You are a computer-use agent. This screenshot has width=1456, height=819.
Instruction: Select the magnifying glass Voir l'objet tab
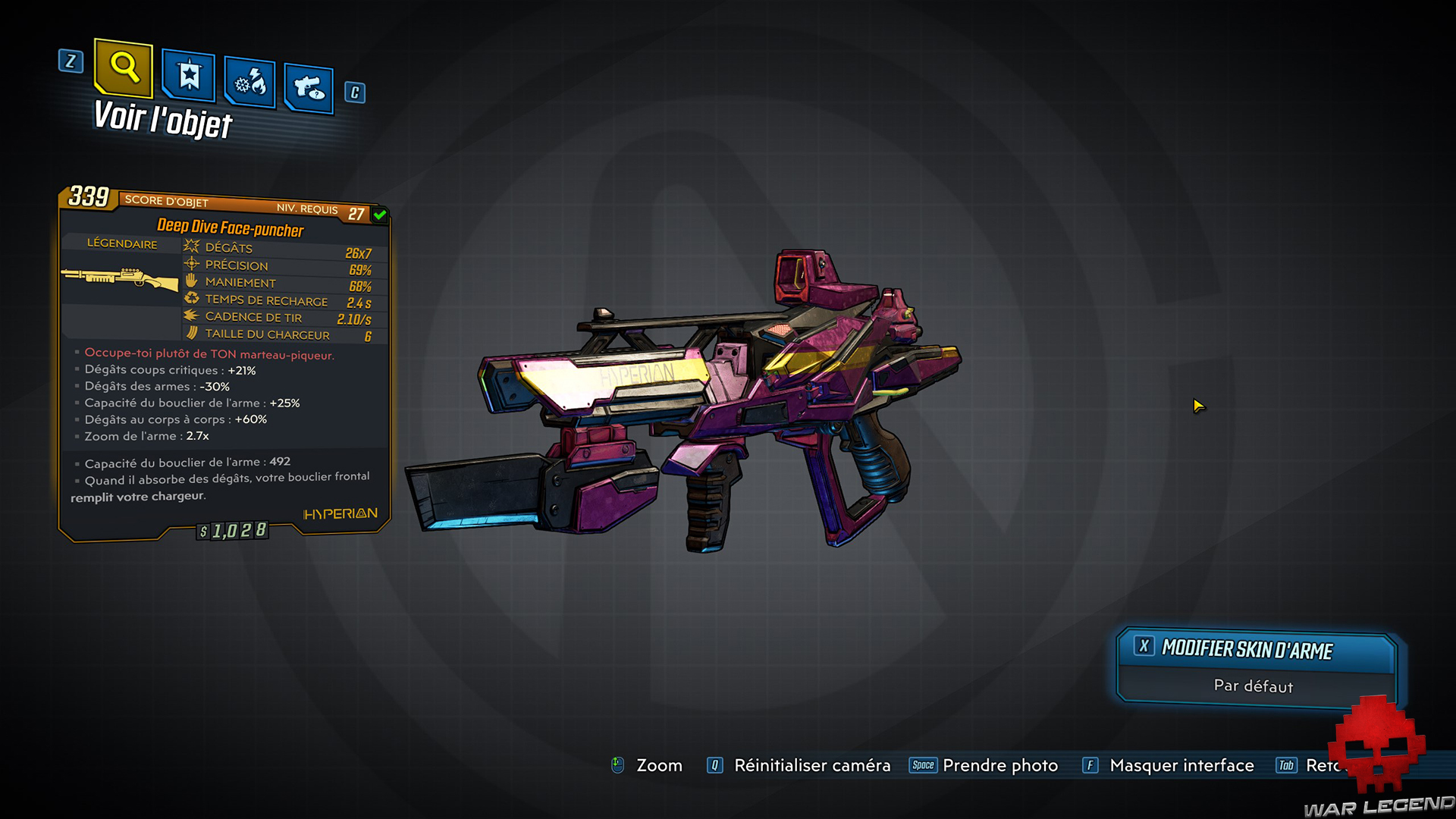coord(124,68)
